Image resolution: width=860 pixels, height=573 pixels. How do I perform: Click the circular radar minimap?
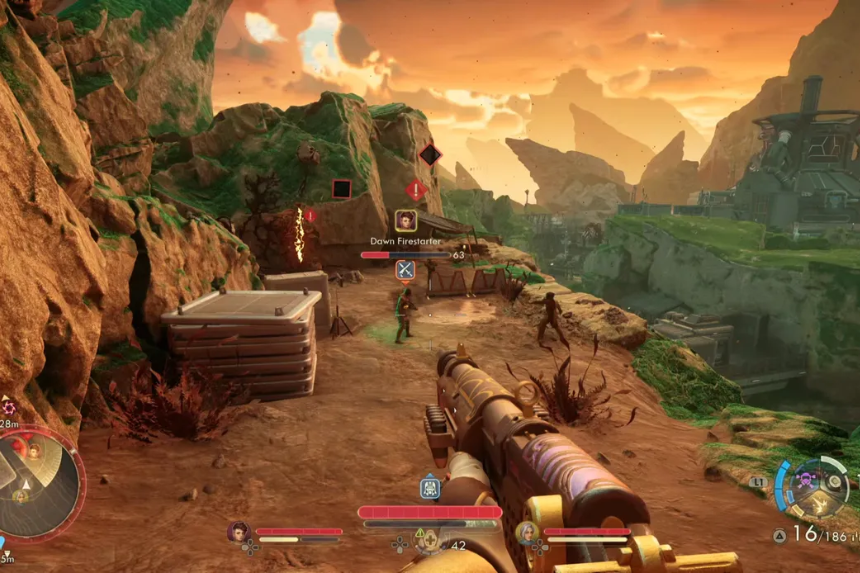(40, 482)
